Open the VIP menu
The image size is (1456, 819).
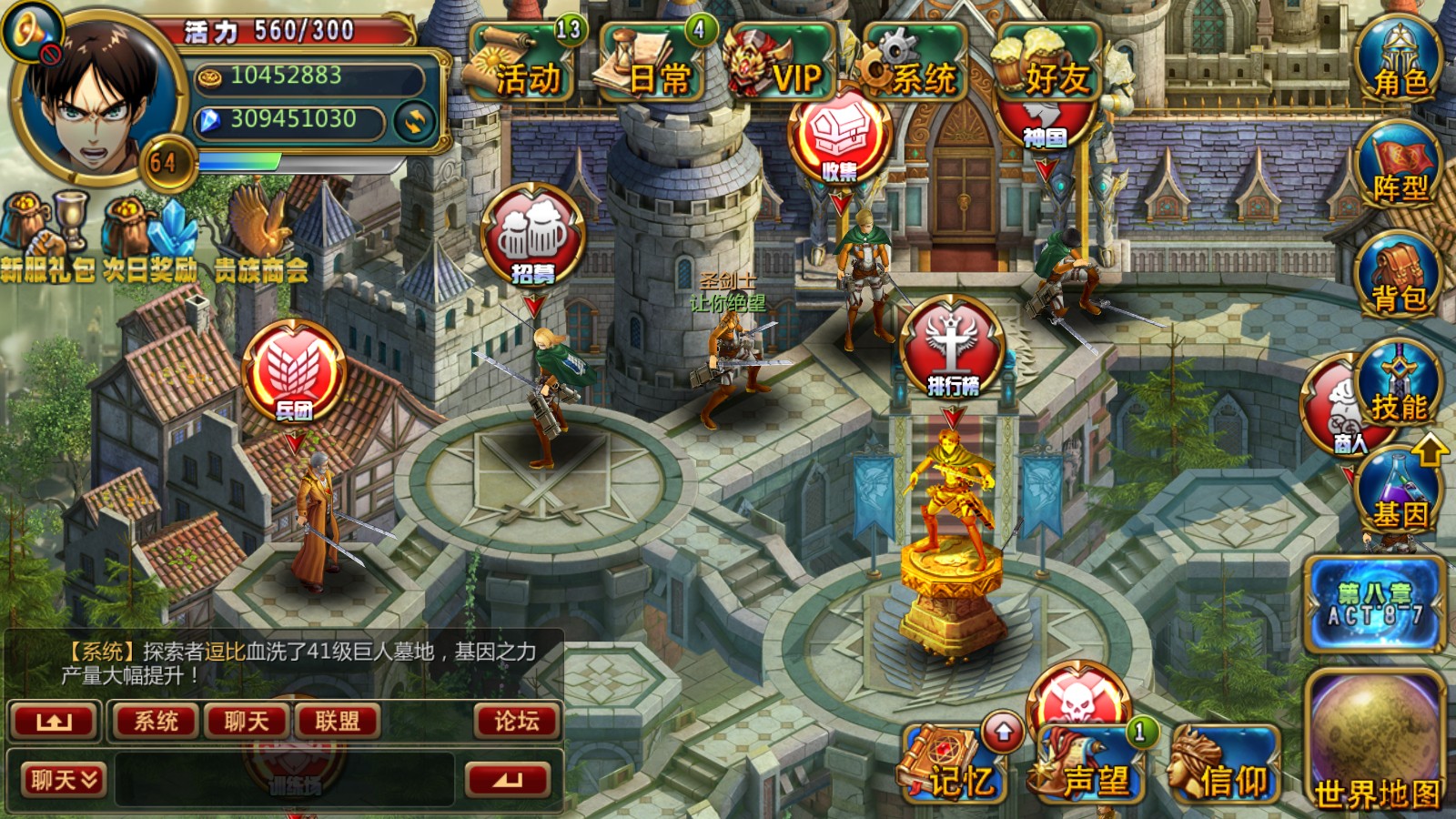pyautogui.click(x=781, y=66)
